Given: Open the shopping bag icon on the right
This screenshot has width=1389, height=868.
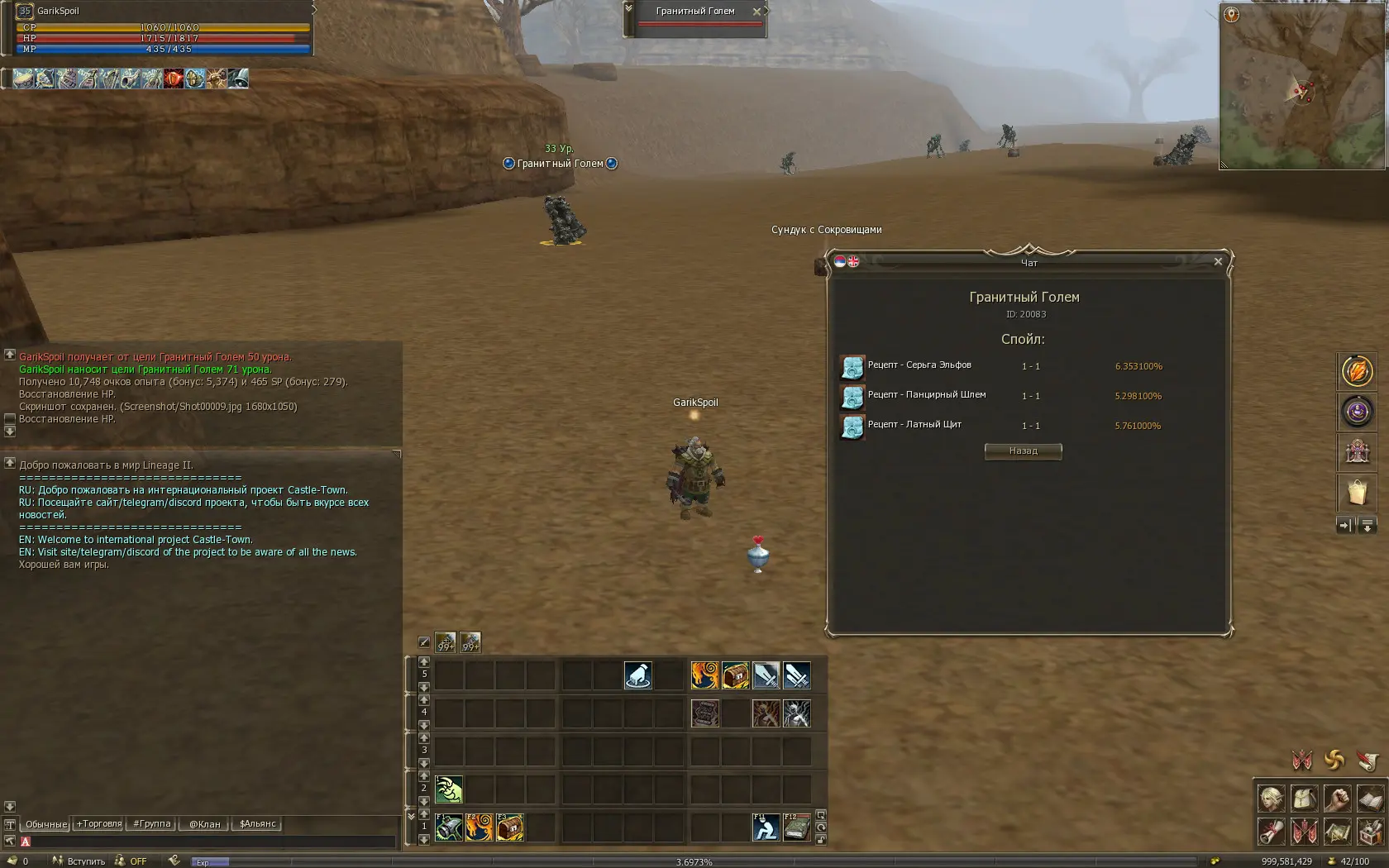Looking at the screenshot, I should pos(1357,493).
